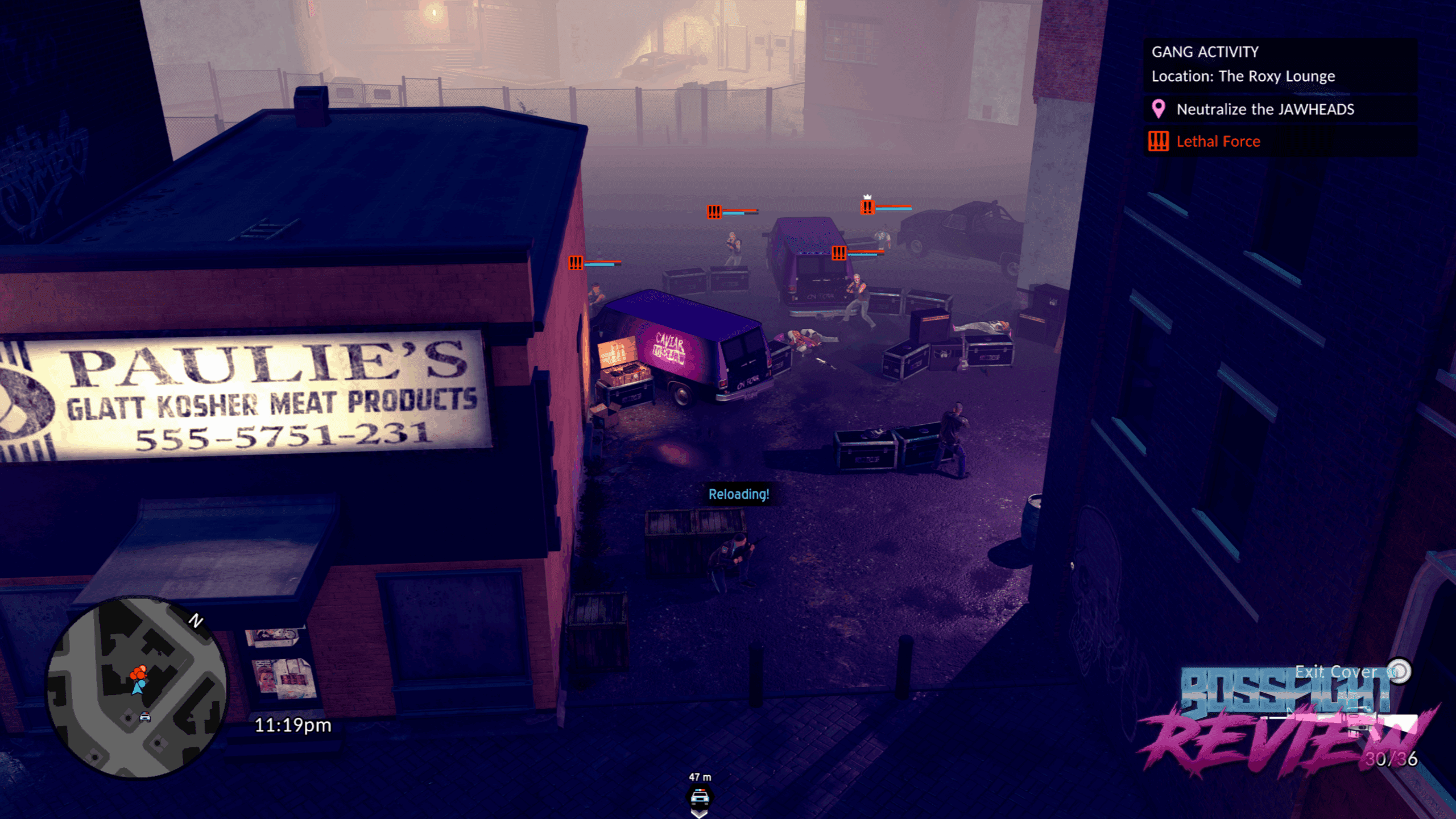Select the pink objective pin icon
Screen dimensions: 1456x819
[1158, 109]
